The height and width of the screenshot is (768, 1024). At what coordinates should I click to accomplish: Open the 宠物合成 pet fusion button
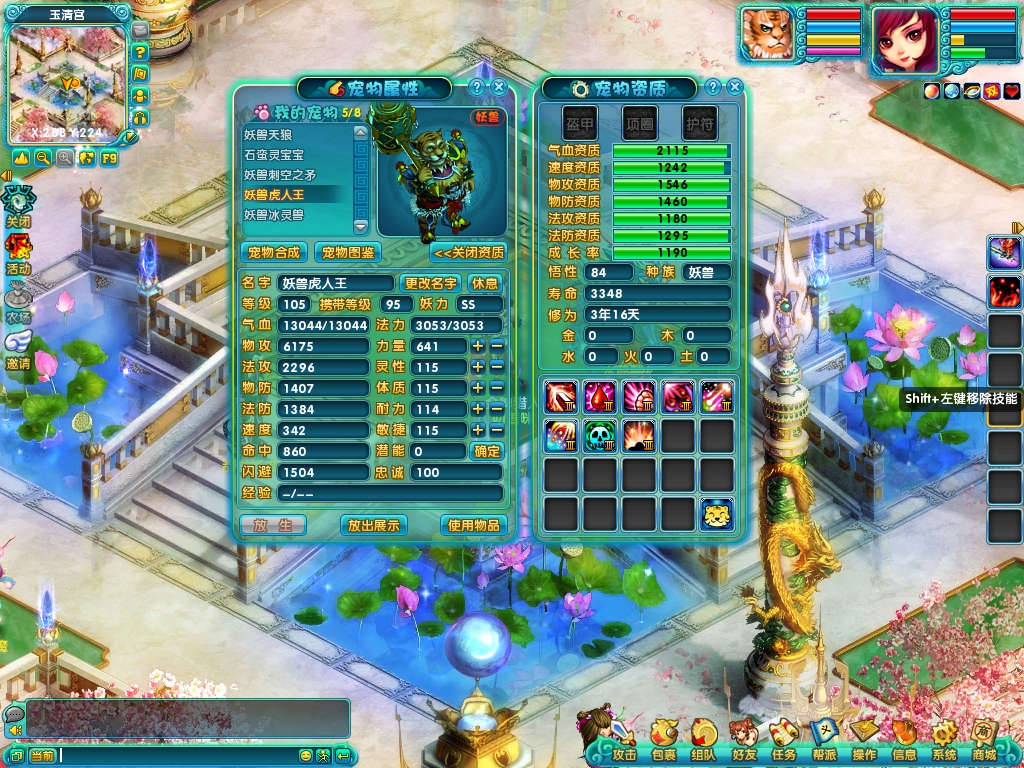[273, 252]
